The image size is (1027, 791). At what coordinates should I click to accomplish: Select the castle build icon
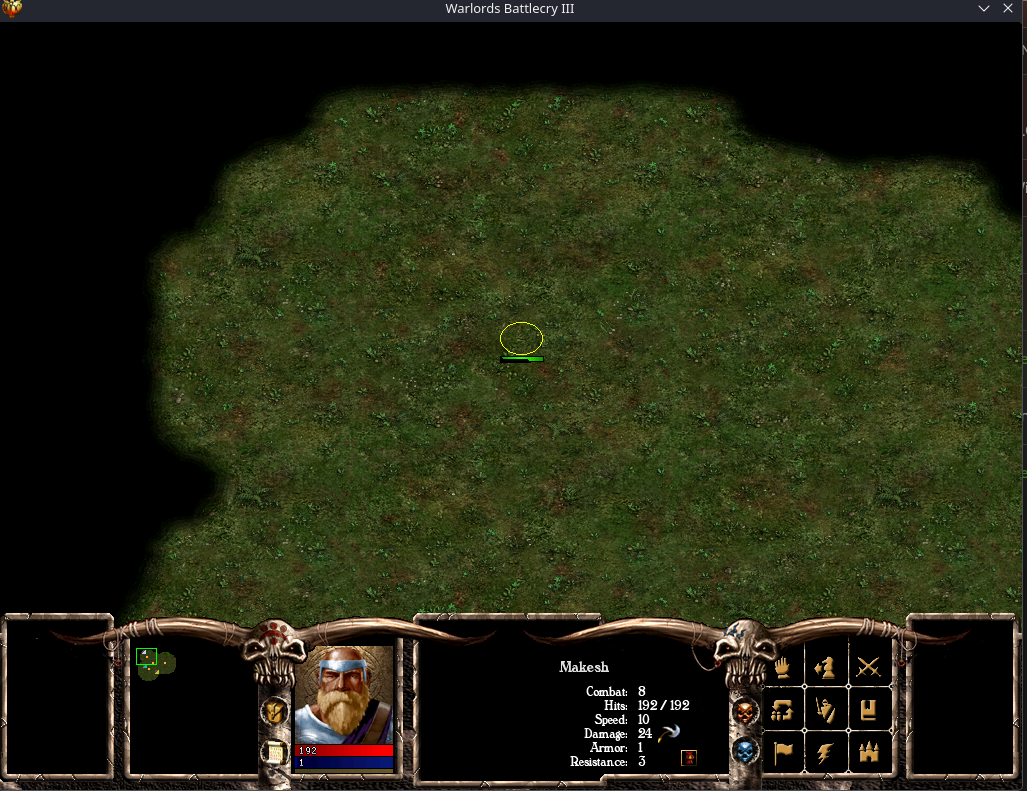coord(868,752)
